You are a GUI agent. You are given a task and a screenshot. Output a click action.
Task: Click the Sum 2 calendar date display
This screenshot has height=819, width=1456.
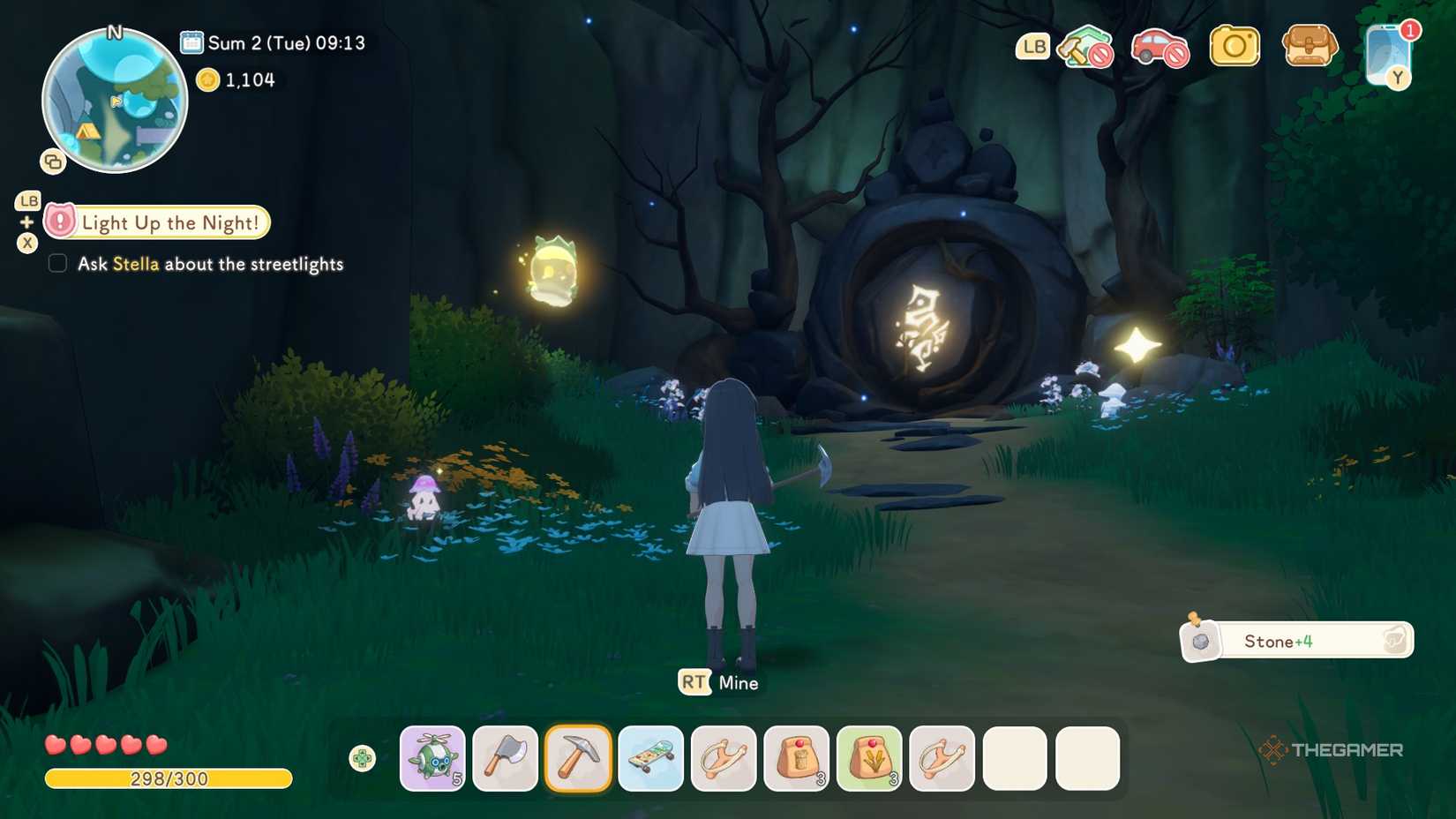point(275,41)
